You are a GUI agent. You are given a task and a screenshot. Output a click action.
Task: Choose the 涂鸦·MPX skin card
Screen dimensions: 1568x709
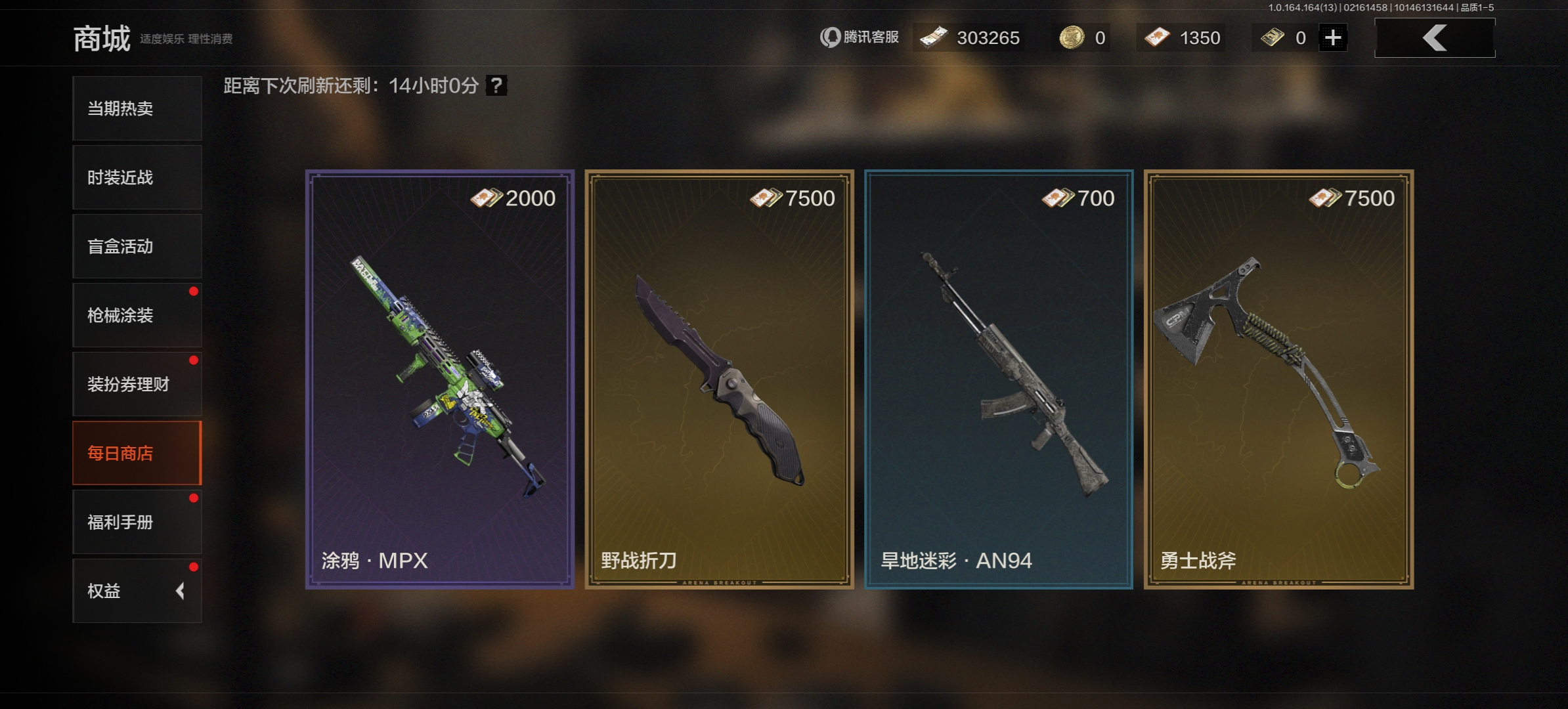click(440, 379)
